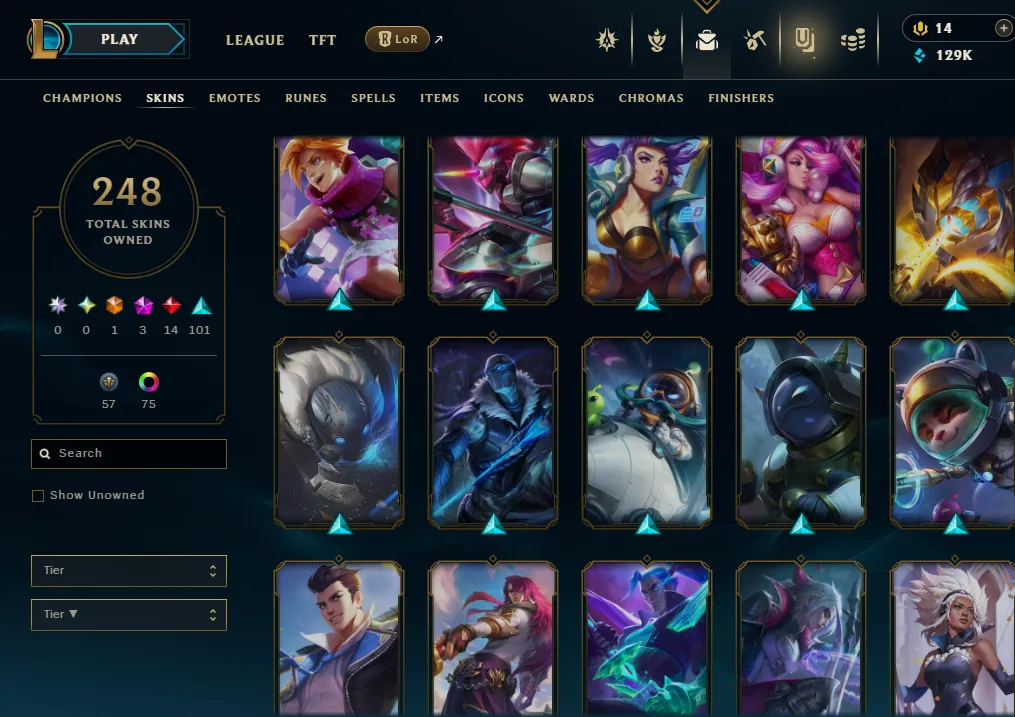Viewport: 1015px width, 717px height.
Task: Go to the Items tab
Action: click(x=440, y=98)
